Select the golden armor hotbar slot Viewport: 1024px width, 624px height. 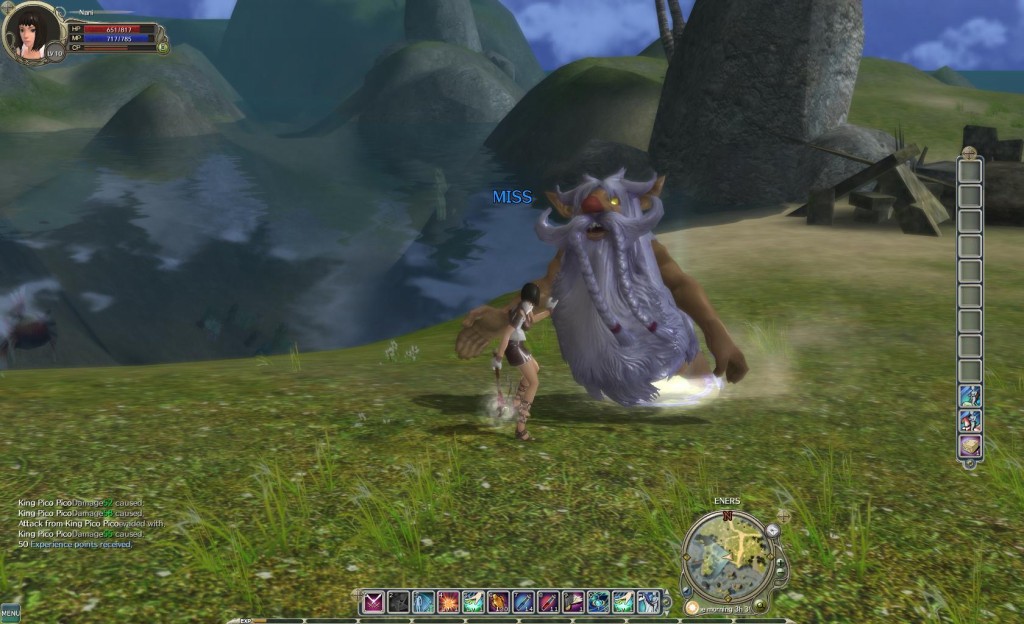coord(498,602)
